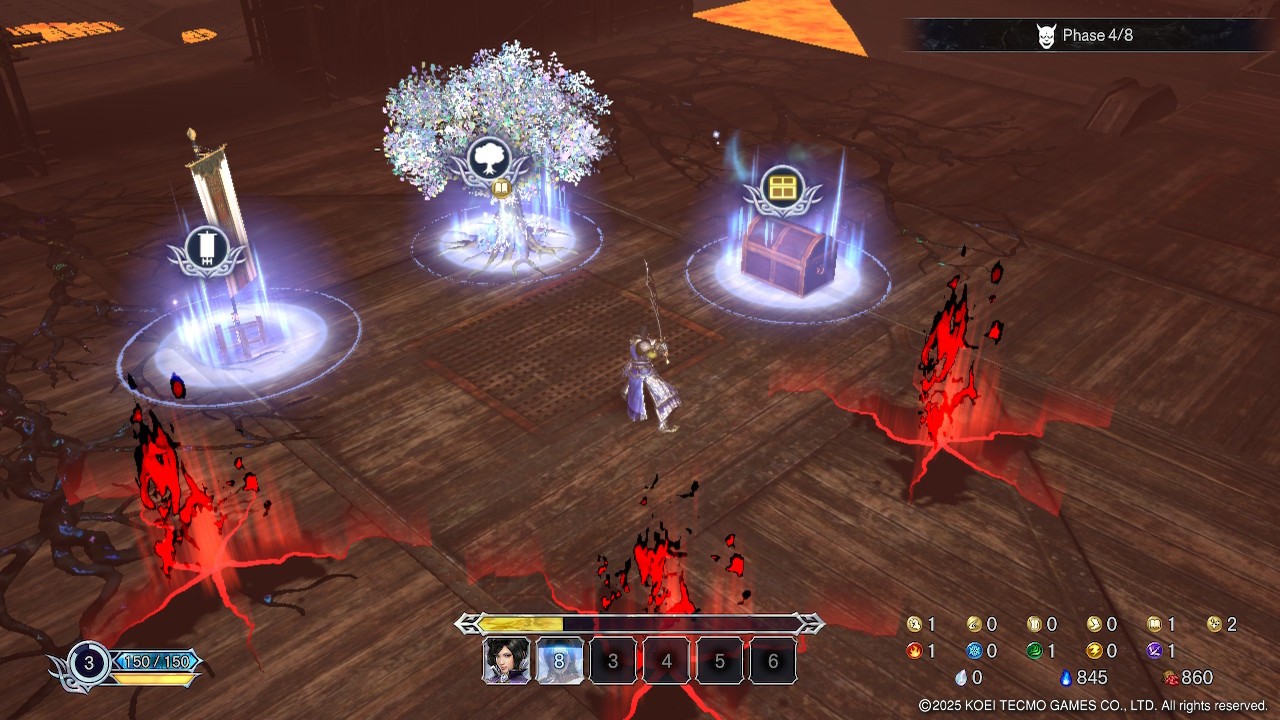Screen dimensions: 1280x720
Task: Pick the tree reward marker
Action: (489, 158)
